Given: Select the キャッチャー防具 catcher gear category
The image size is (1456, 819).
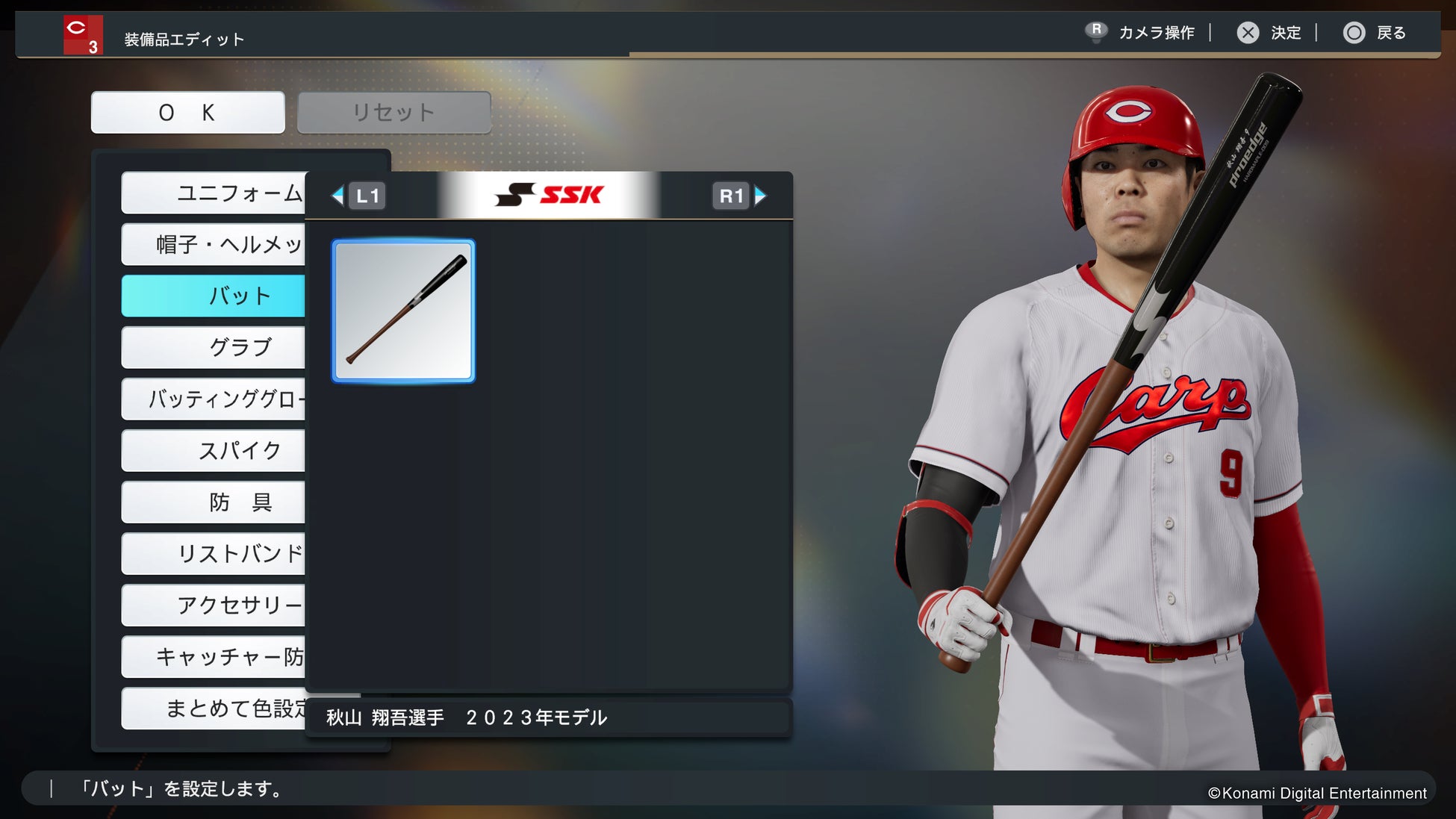Looking at the screenshot, I should (214, 656).
